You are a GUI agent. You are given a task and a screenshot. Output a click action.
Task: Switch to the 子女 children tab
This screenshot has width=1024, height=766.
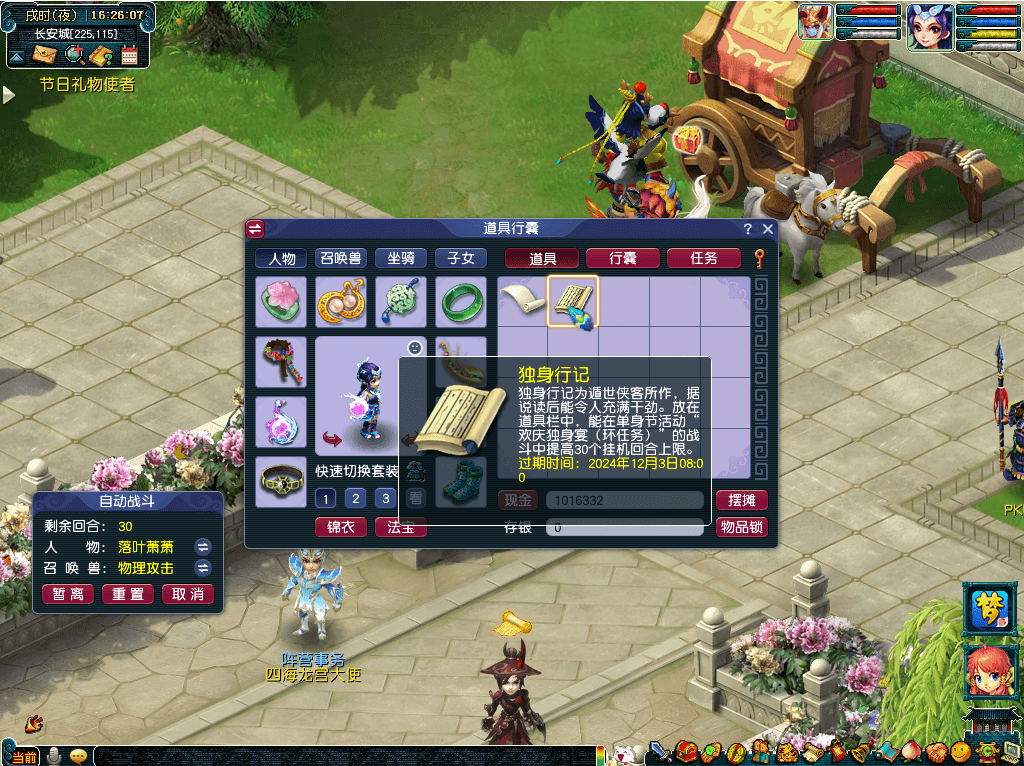(x=461, y=258)
